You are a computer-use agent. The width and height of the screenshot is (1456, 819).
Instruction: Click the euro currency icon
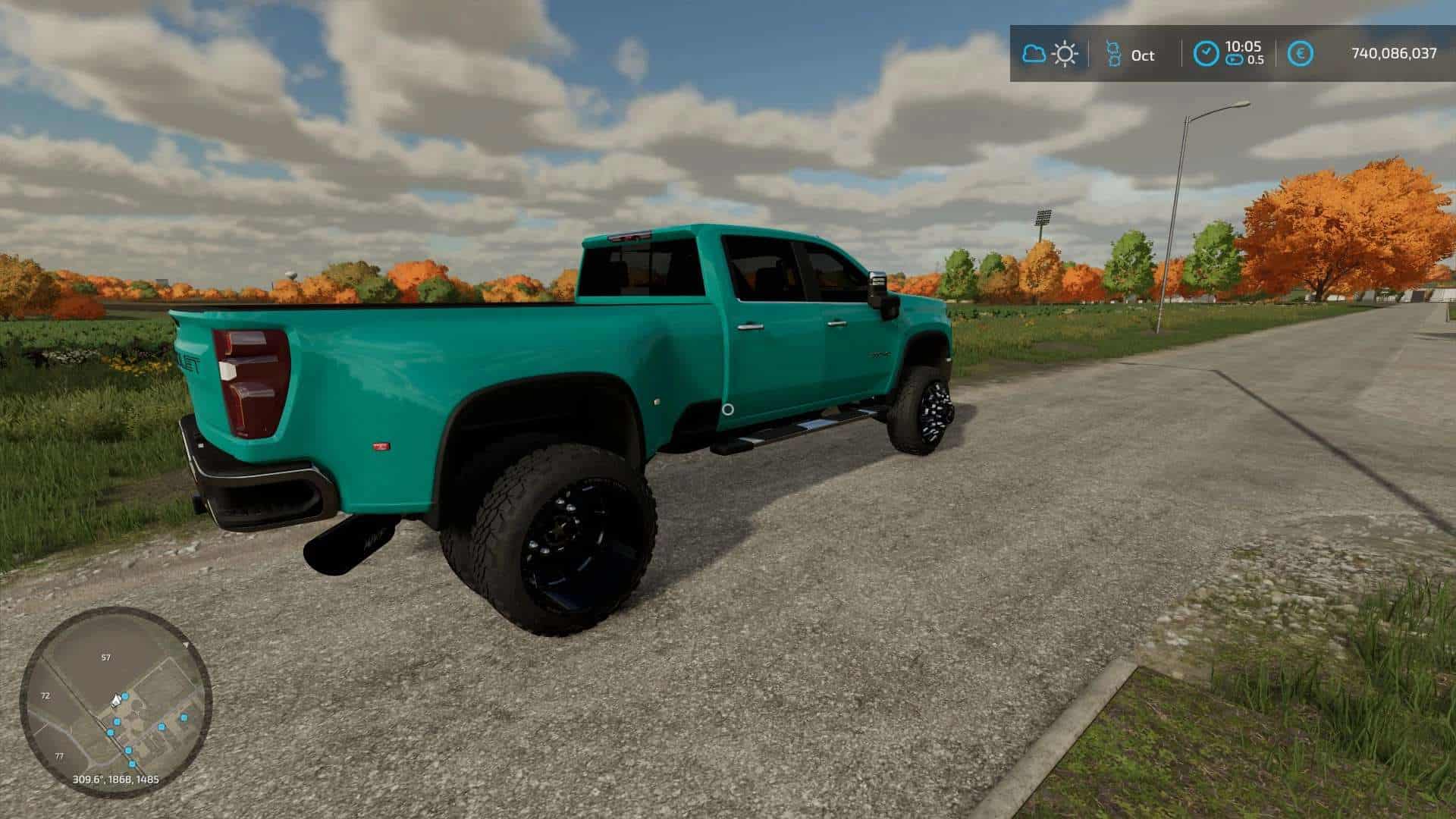click(x=1301, y=53)
